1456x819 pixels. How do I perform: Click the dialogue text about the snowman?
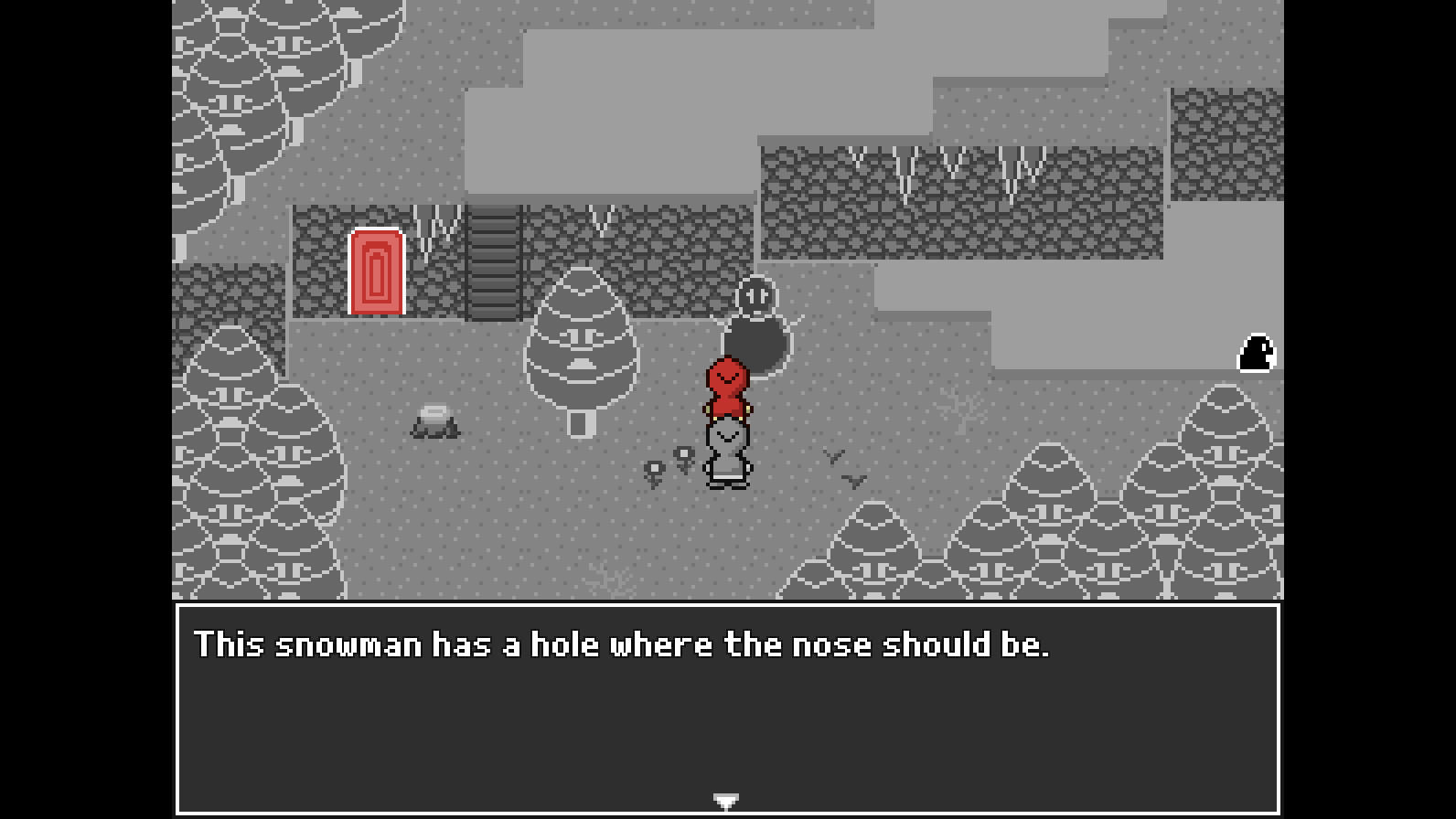click(x=625, y=643)
